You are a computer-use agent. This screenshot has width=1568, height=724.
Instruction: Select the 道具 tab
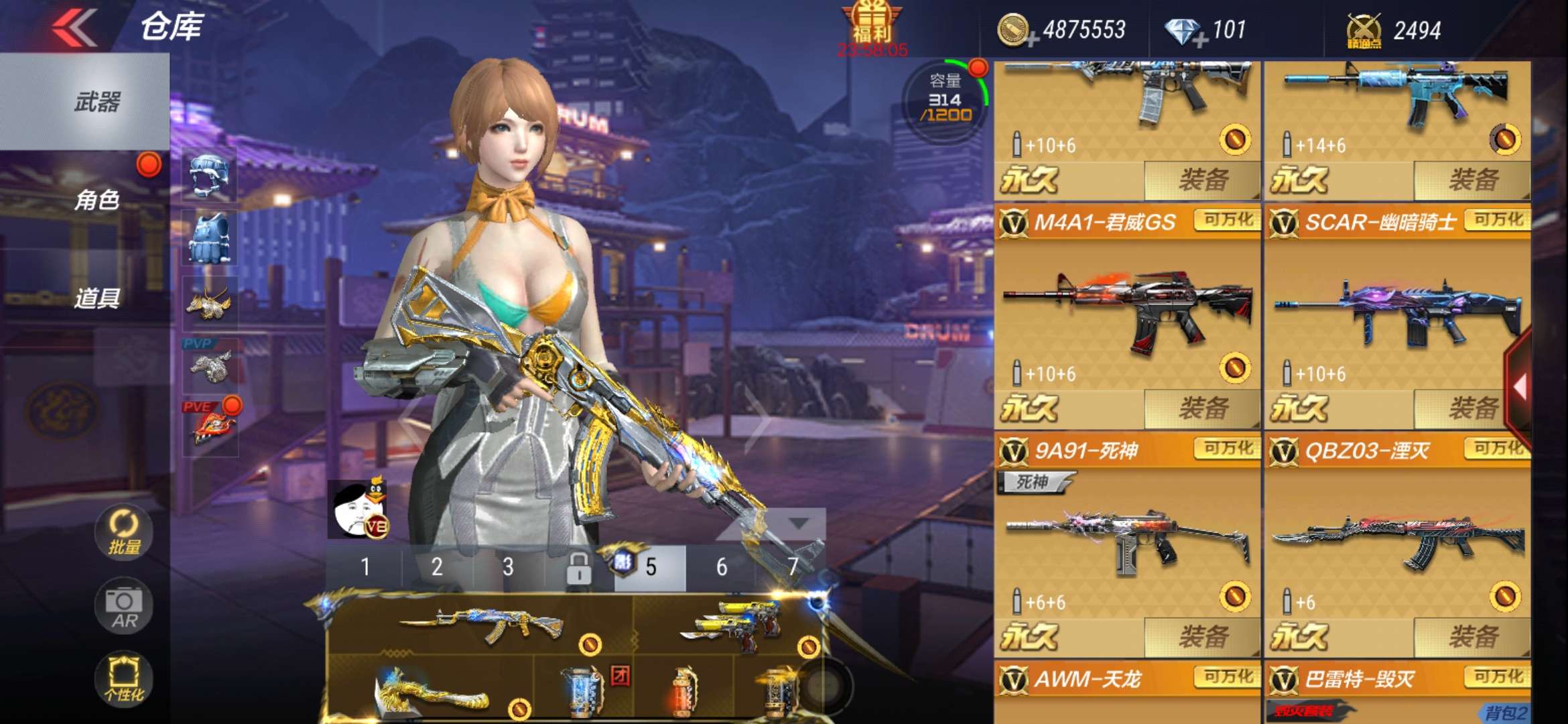[x=97, y=298]
